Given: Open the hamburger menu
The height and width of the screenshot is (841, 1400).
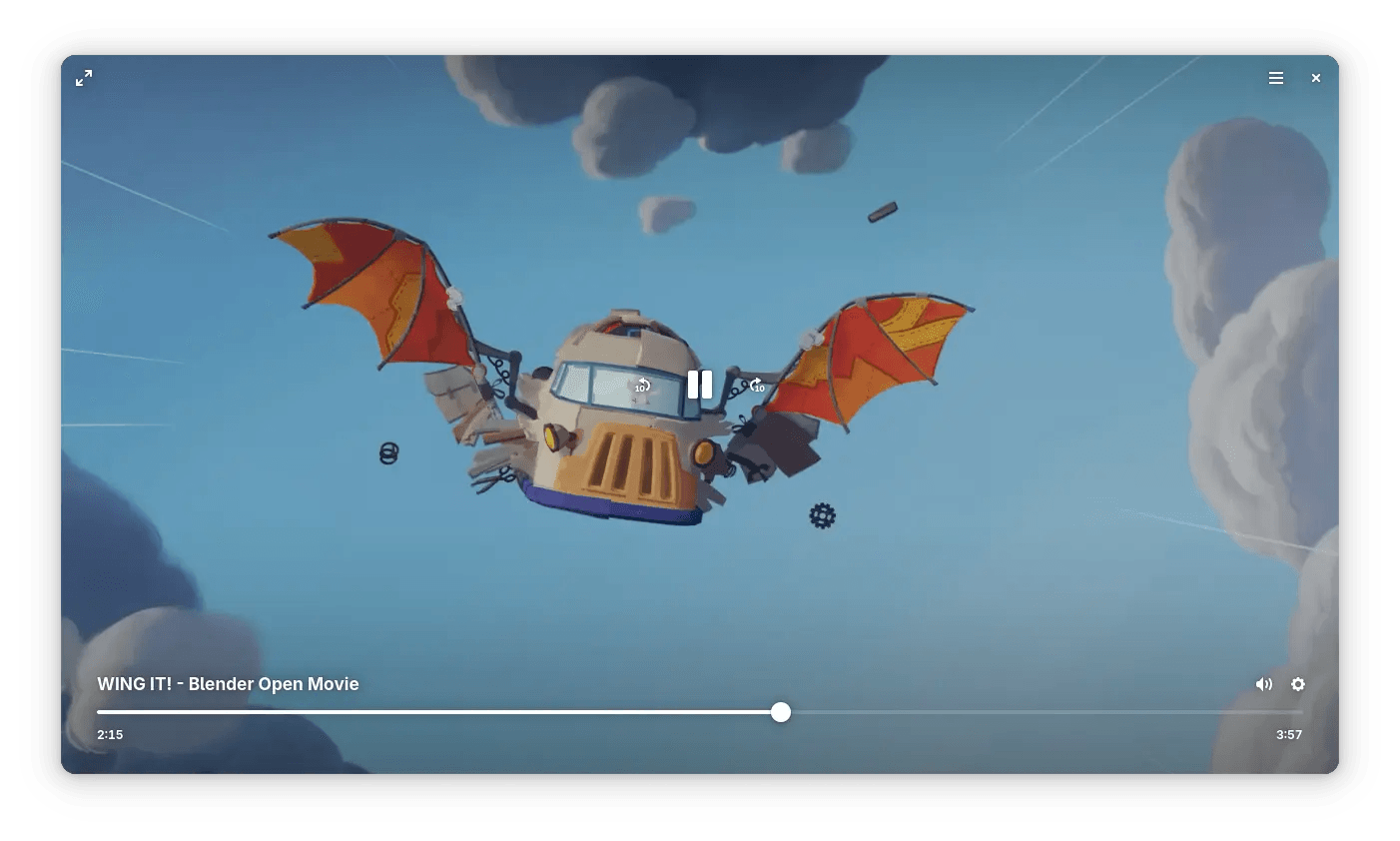Looking at the screenshot, I should pos(1276,78).
